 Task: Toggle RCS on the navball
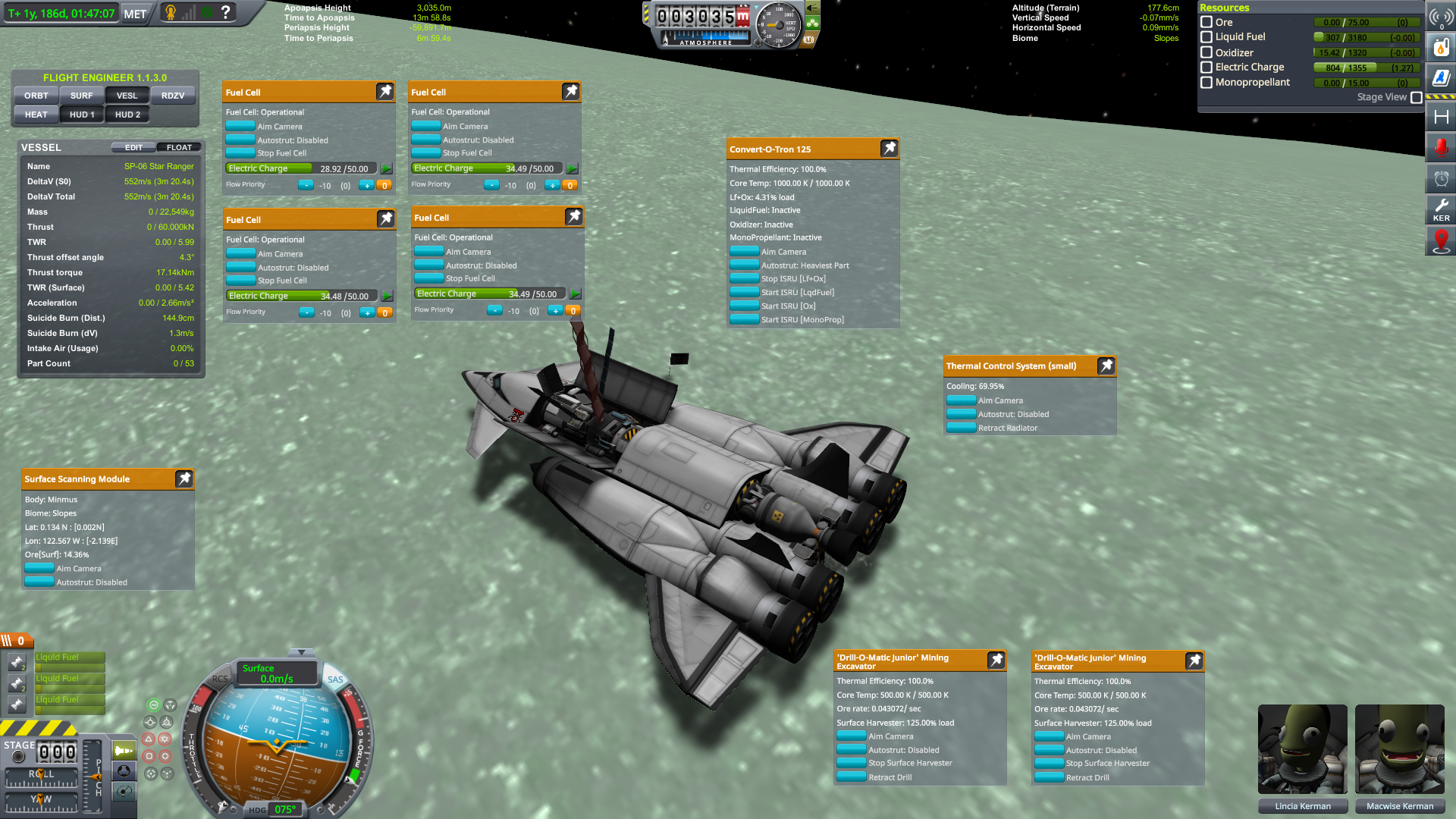pyautogui.click(x=220, y=679)
